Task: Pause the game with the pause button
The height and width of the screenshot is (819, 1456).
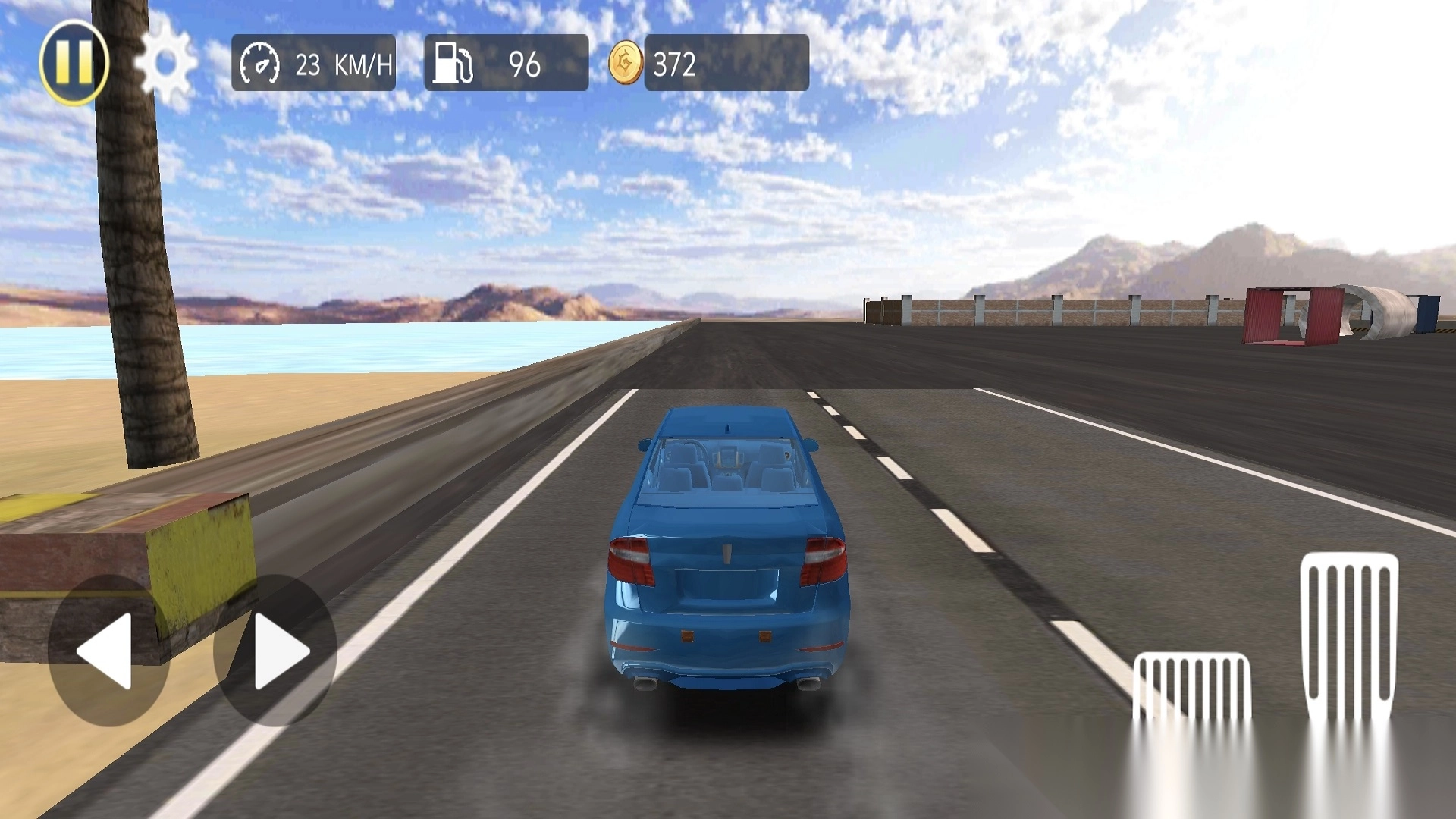Action: 74,62
